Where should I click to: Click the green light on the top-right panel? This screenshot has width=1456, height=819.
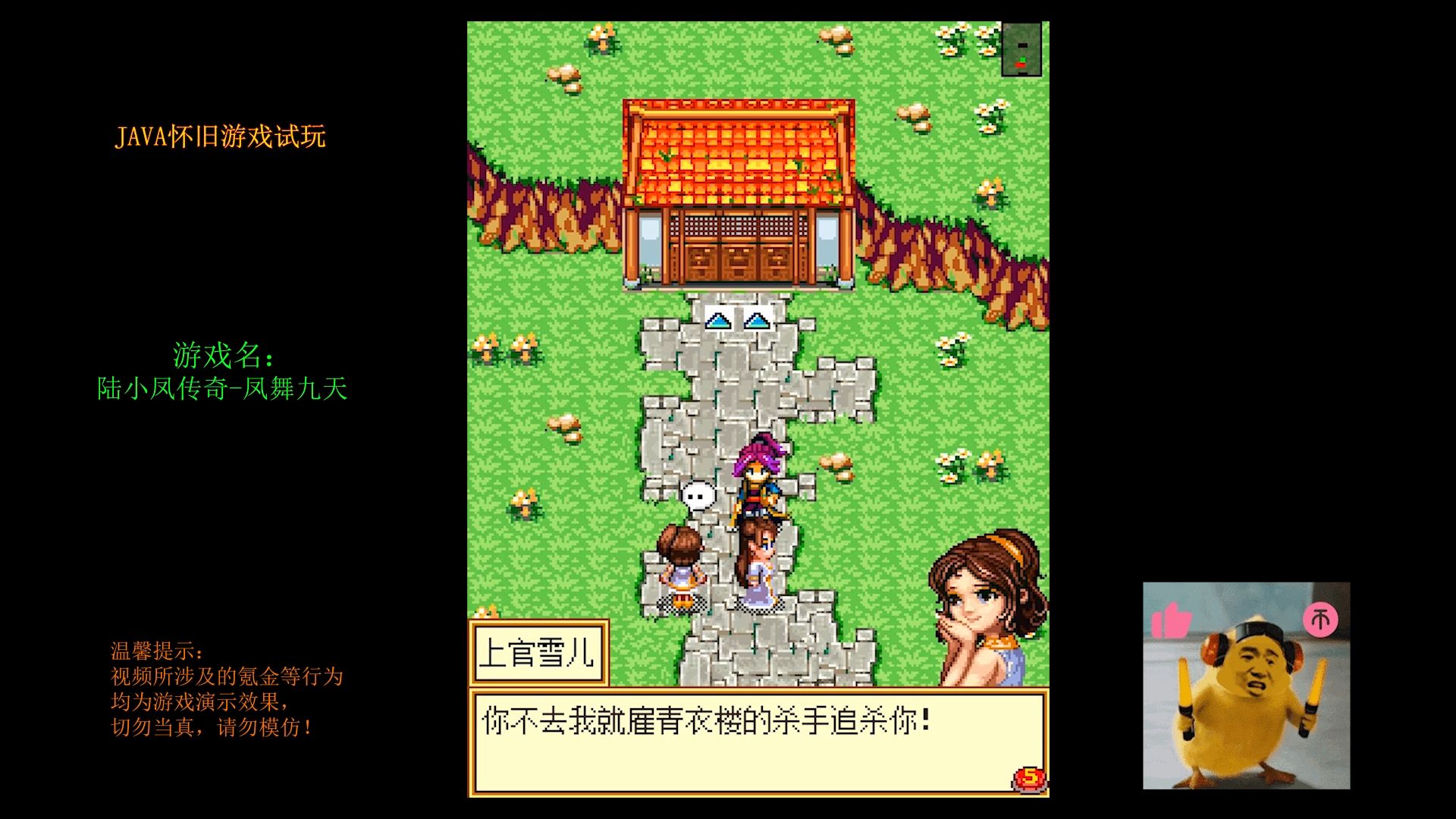tap(1022, 58)
